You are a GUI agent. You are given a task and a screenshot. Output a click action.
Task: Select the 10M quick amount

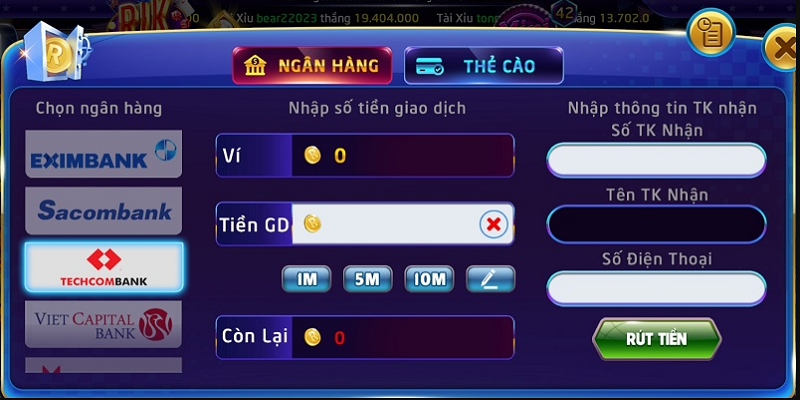click(x=430, y=279)
